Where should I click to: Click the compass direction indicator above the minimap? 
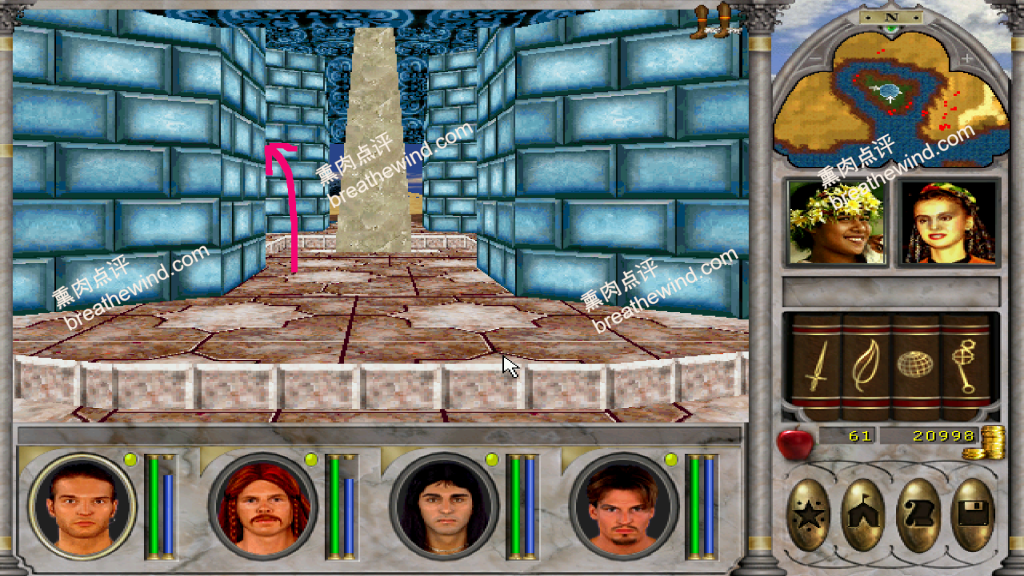click(890, 17)
